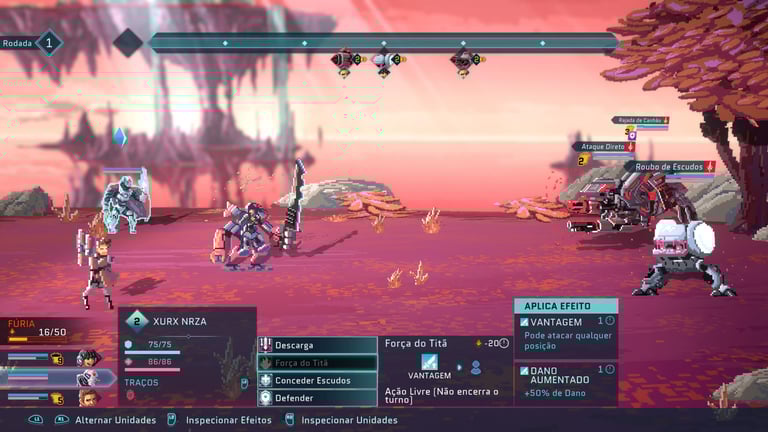Choose the Força do Titã ability
This screenshot has height=432, width=768.
coord(317,363)
